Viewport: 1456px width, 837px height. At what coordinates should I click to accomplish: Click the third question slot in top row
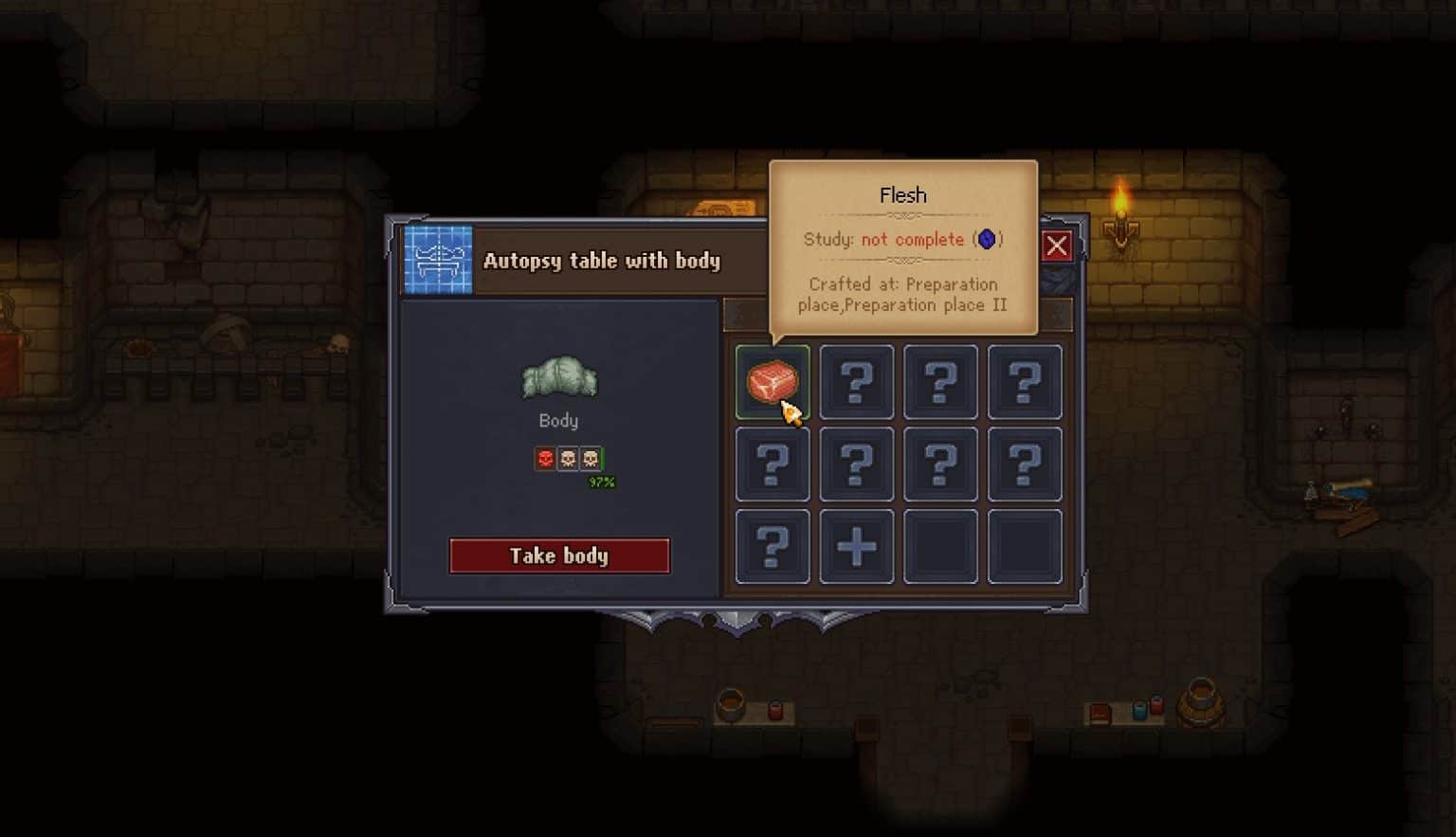(x=940, y=382)
